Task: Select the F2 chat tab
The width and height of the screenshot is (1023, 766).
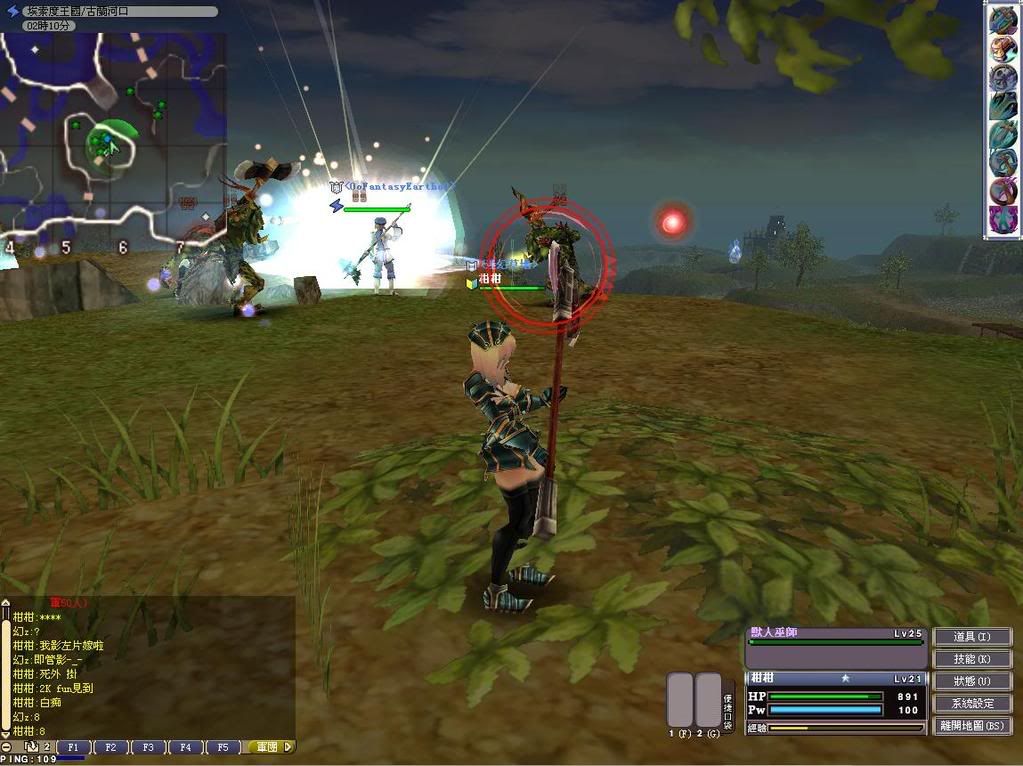Action: (x=110, y=747)
